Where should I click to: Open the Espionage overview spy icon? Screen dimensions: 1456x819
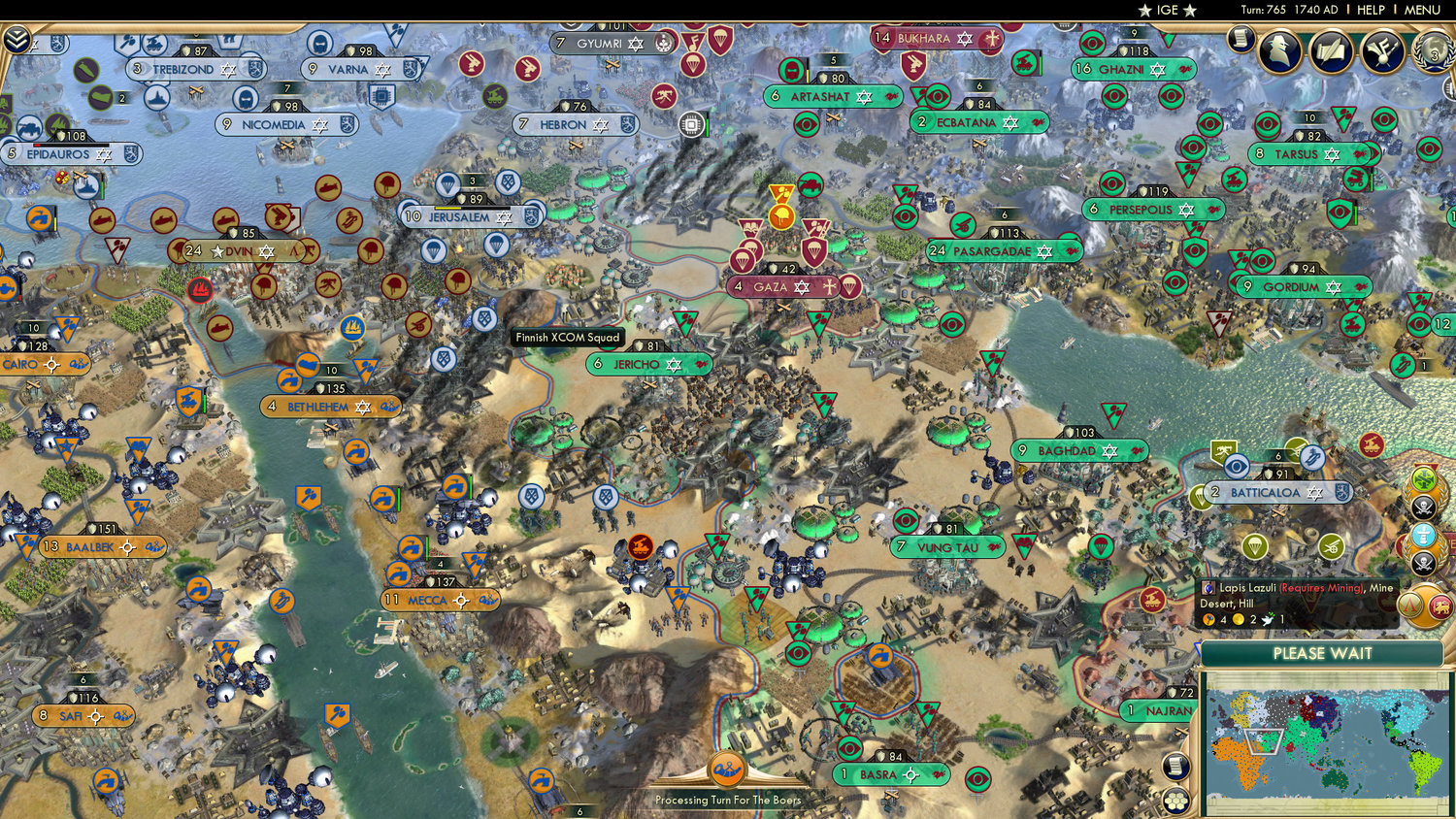coord(1279,49)
